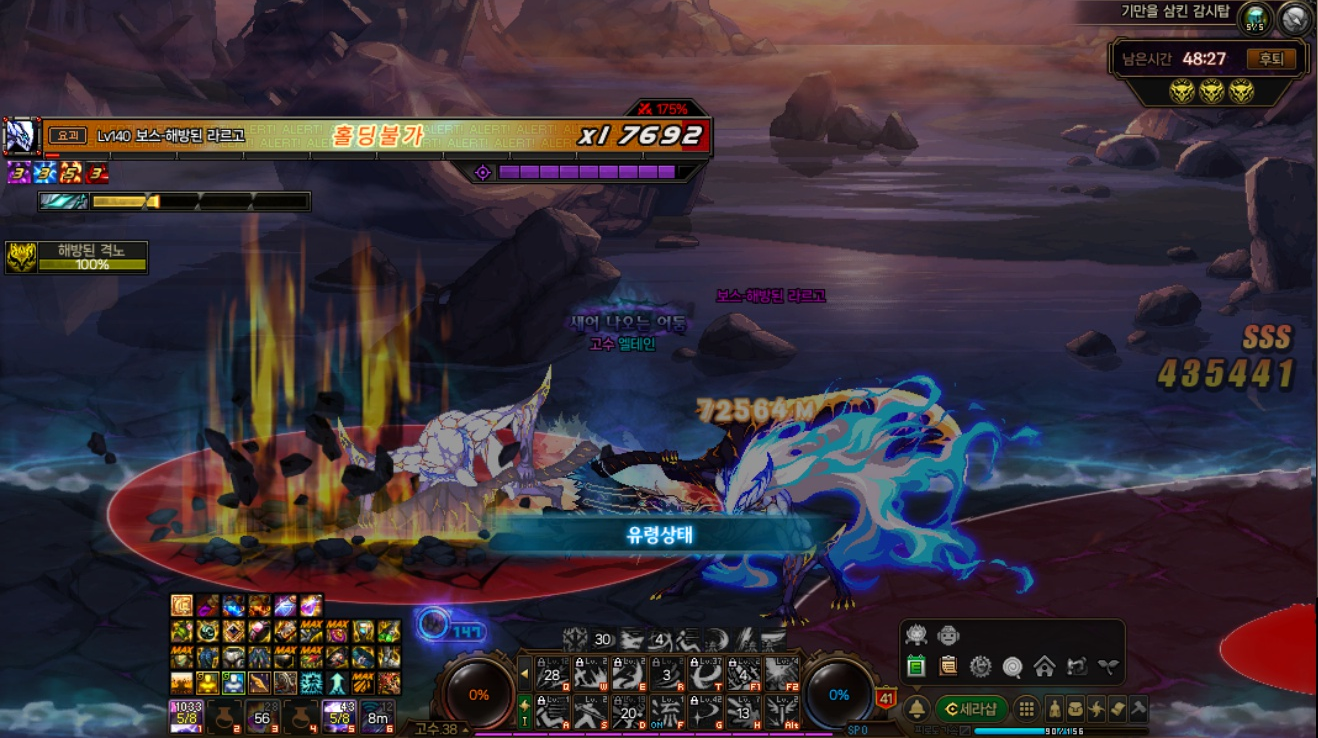The height and width of the screenshot is (738, 1318).
Task: Open the grid menu button
Action: point(1026,709)
